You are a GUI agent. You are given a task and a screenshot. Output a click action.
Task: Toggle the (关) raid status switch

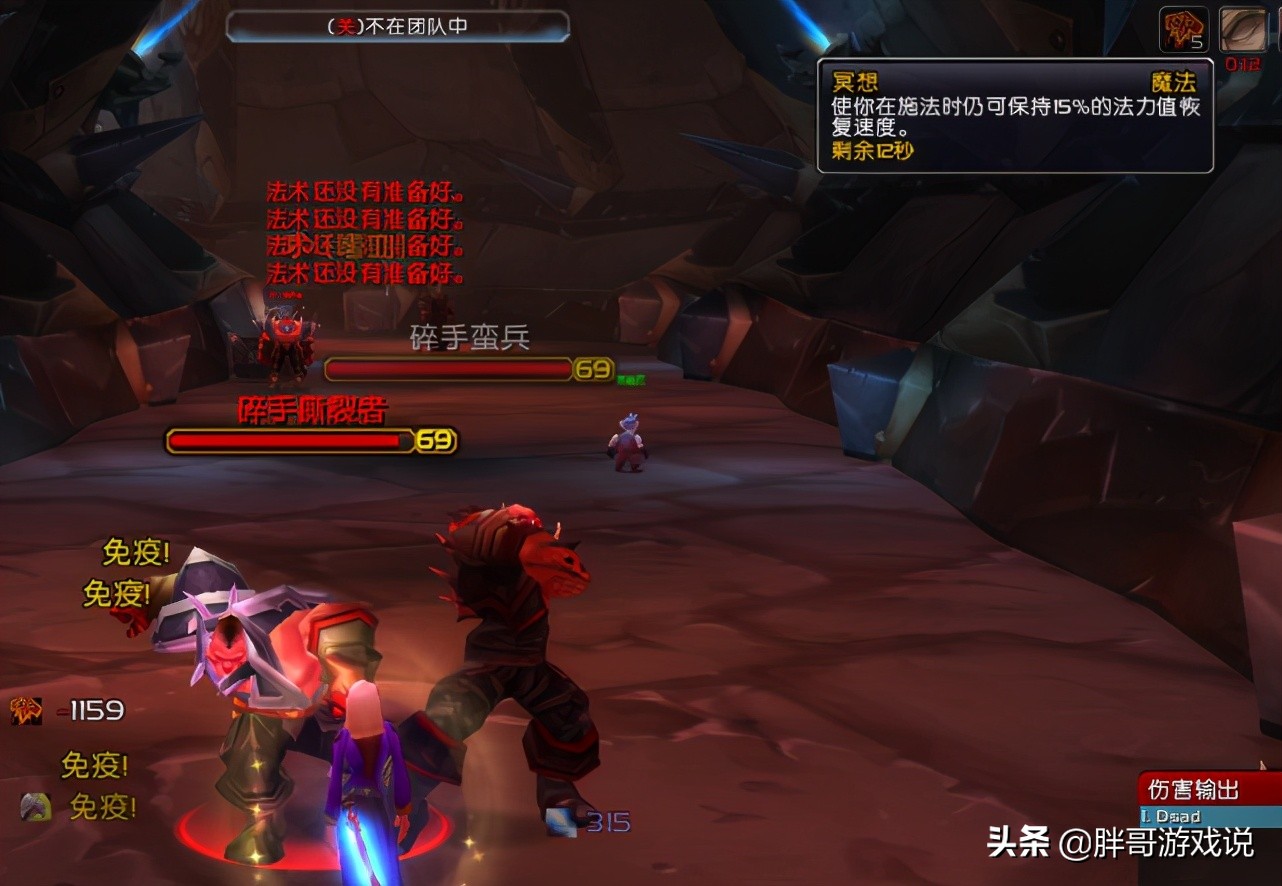pos(343,27)
